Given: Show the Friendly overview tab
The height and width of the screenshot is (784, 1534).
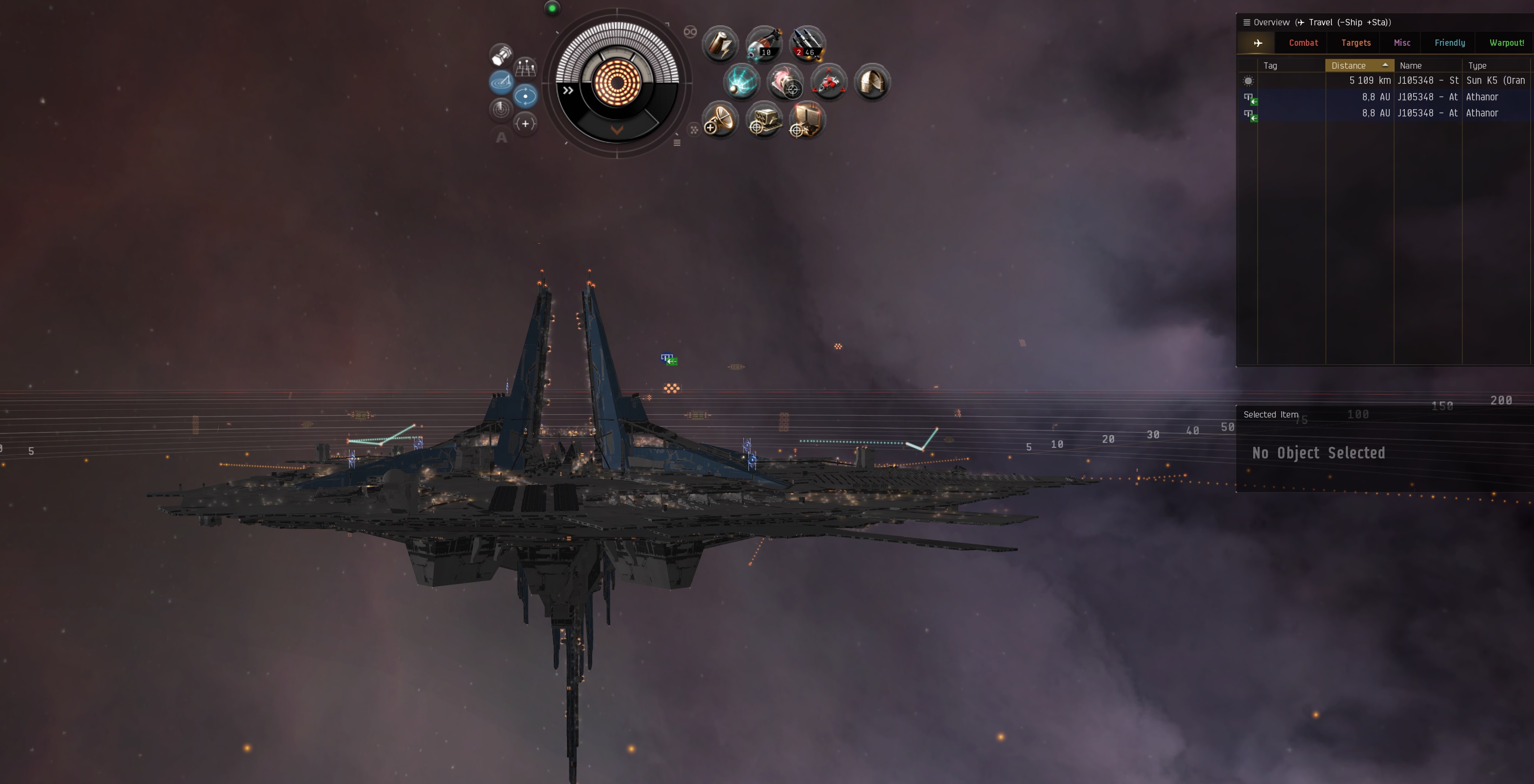Looking at the screenshot, I should (1450, 43).
